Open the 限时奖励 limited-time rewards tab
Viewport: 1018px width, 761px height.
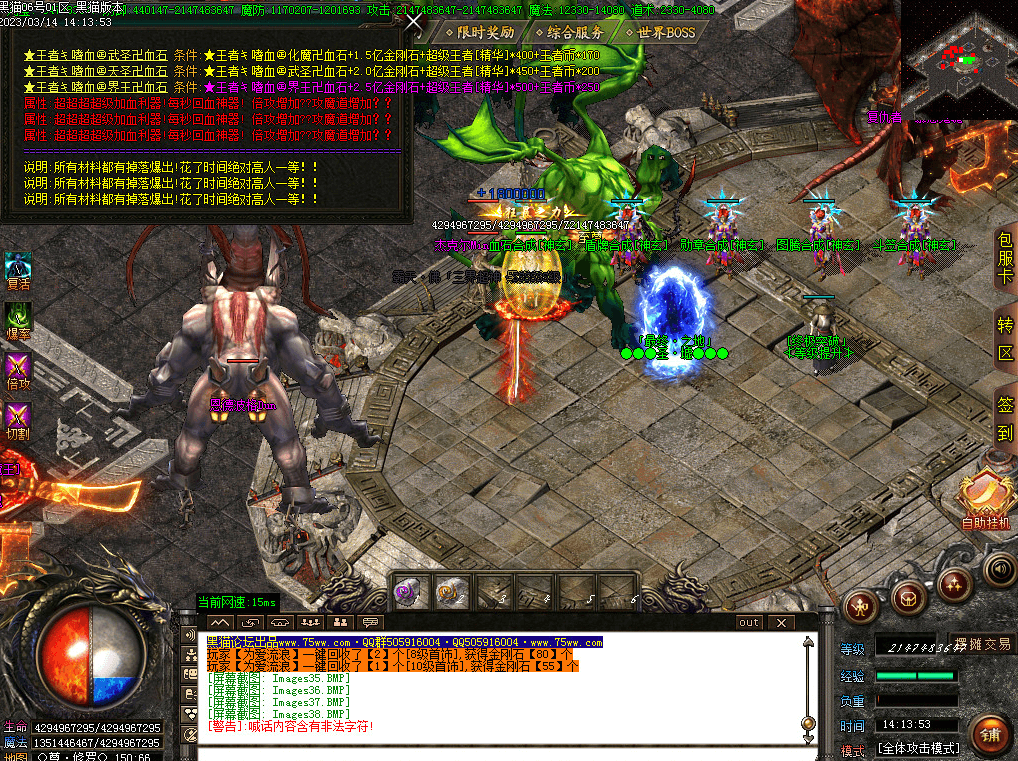click(479, 32)
